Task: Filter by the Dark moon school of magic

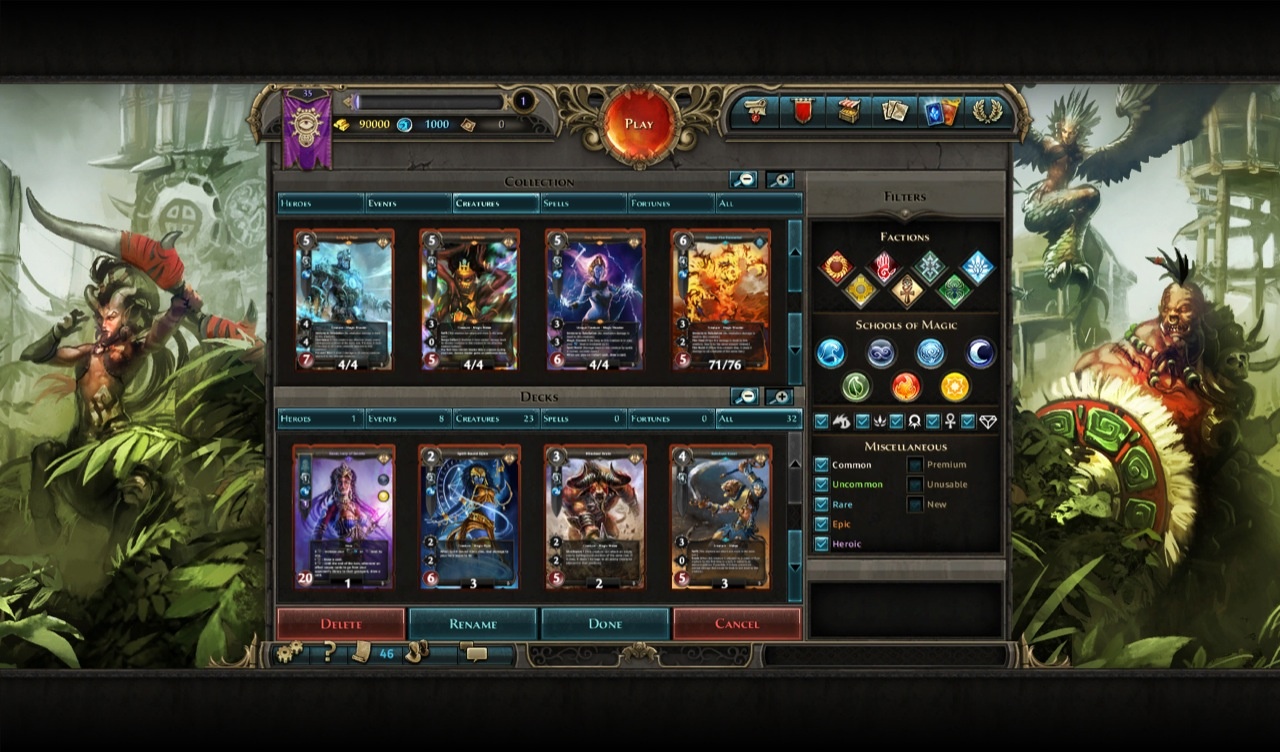Action: (x=978, y=353)
